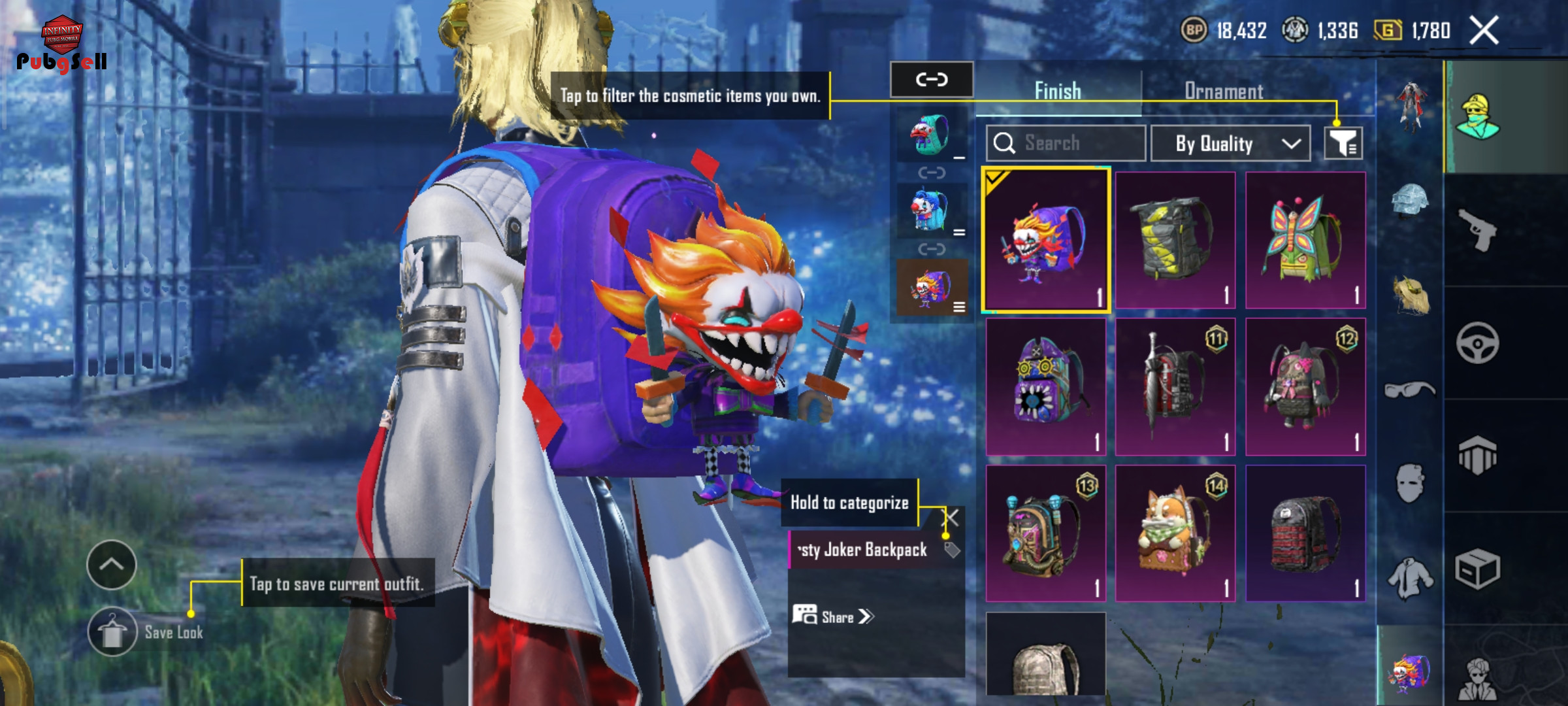The height and width of the screenshot is (706, 1568).
Task: Open the firearm skins category
Action: [x=1477, y=229]
